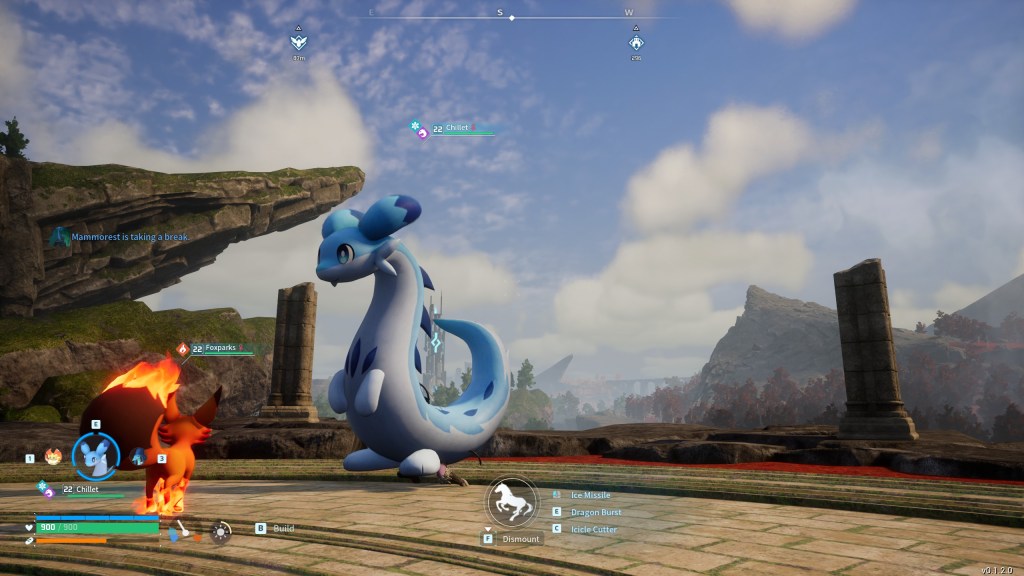Trigger the Icicle Cutter skill
Image resolution: width=1024 pixels, height=576 pixels.
tap(593, 529)
